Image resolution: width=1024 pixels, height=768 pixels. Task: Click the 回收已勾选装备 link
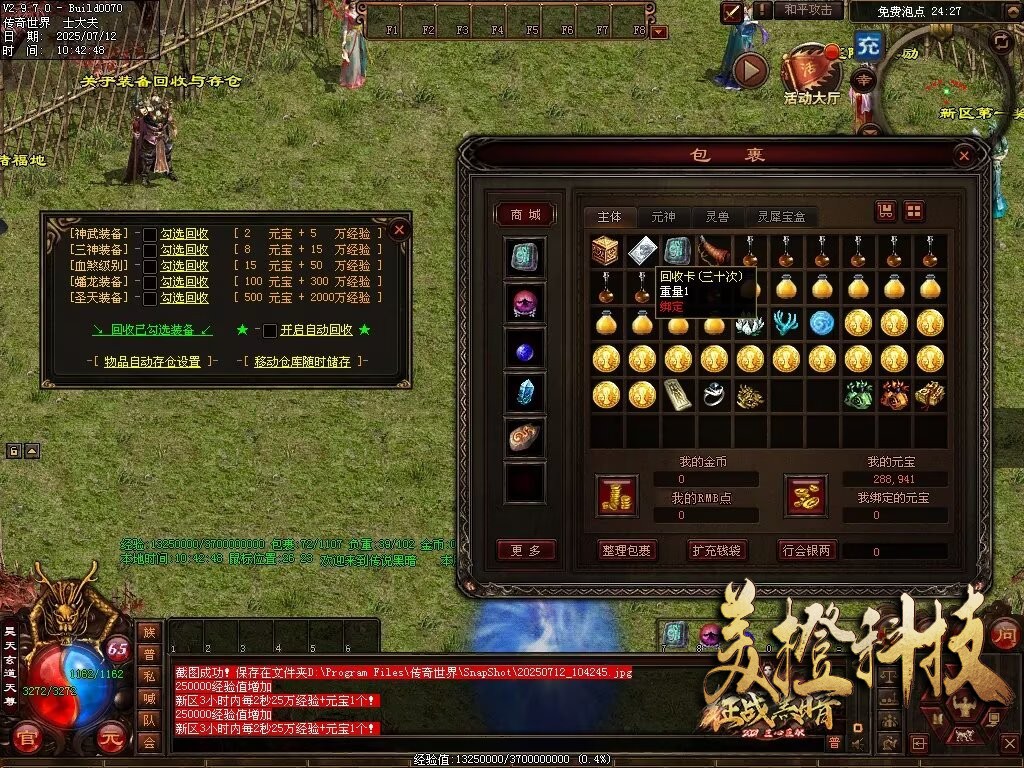(x=152, y=330)
